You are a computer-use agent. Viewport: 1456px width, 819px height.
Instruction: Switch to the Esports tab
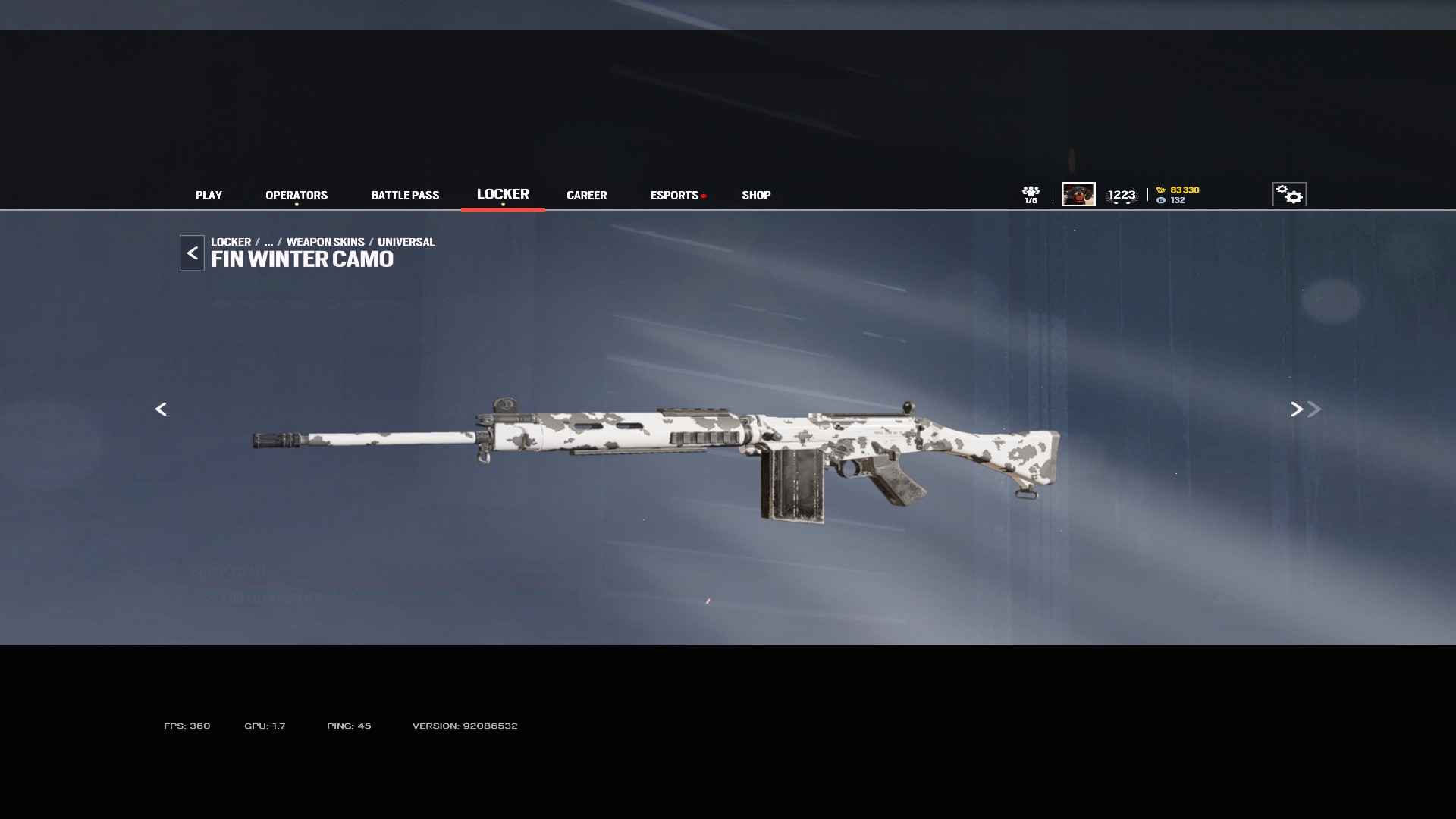click(x=674, y=195)
